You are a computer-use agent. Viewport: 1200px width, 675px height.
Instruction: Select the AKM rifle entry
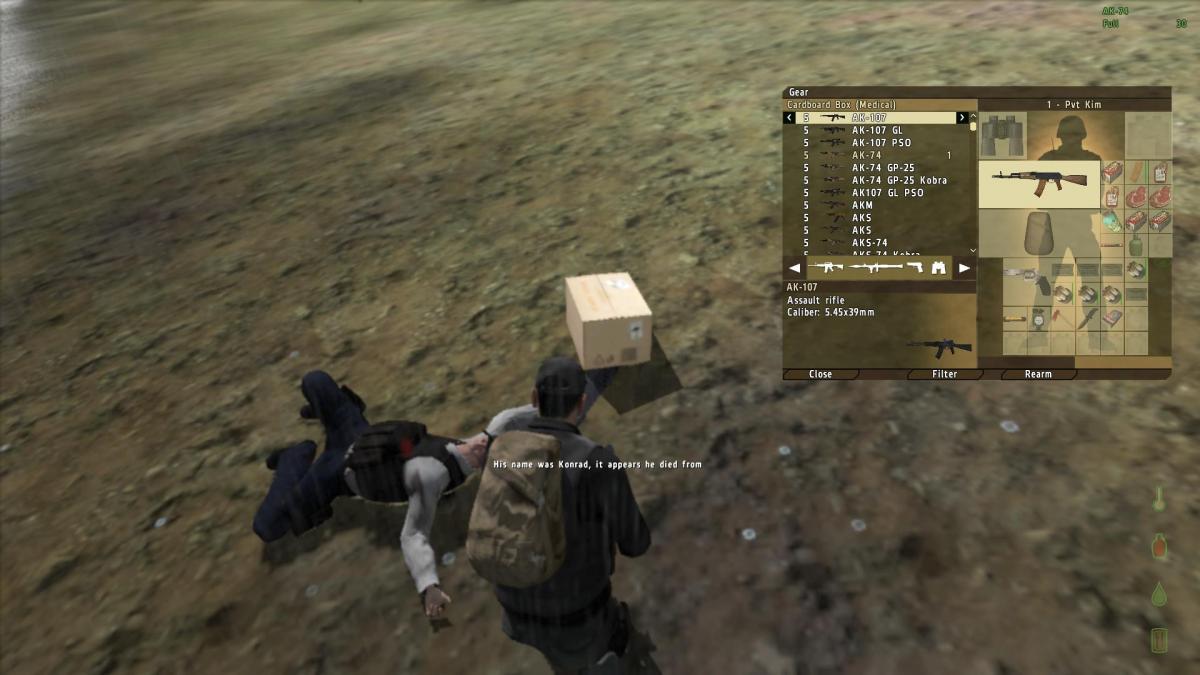coord(862,205)
